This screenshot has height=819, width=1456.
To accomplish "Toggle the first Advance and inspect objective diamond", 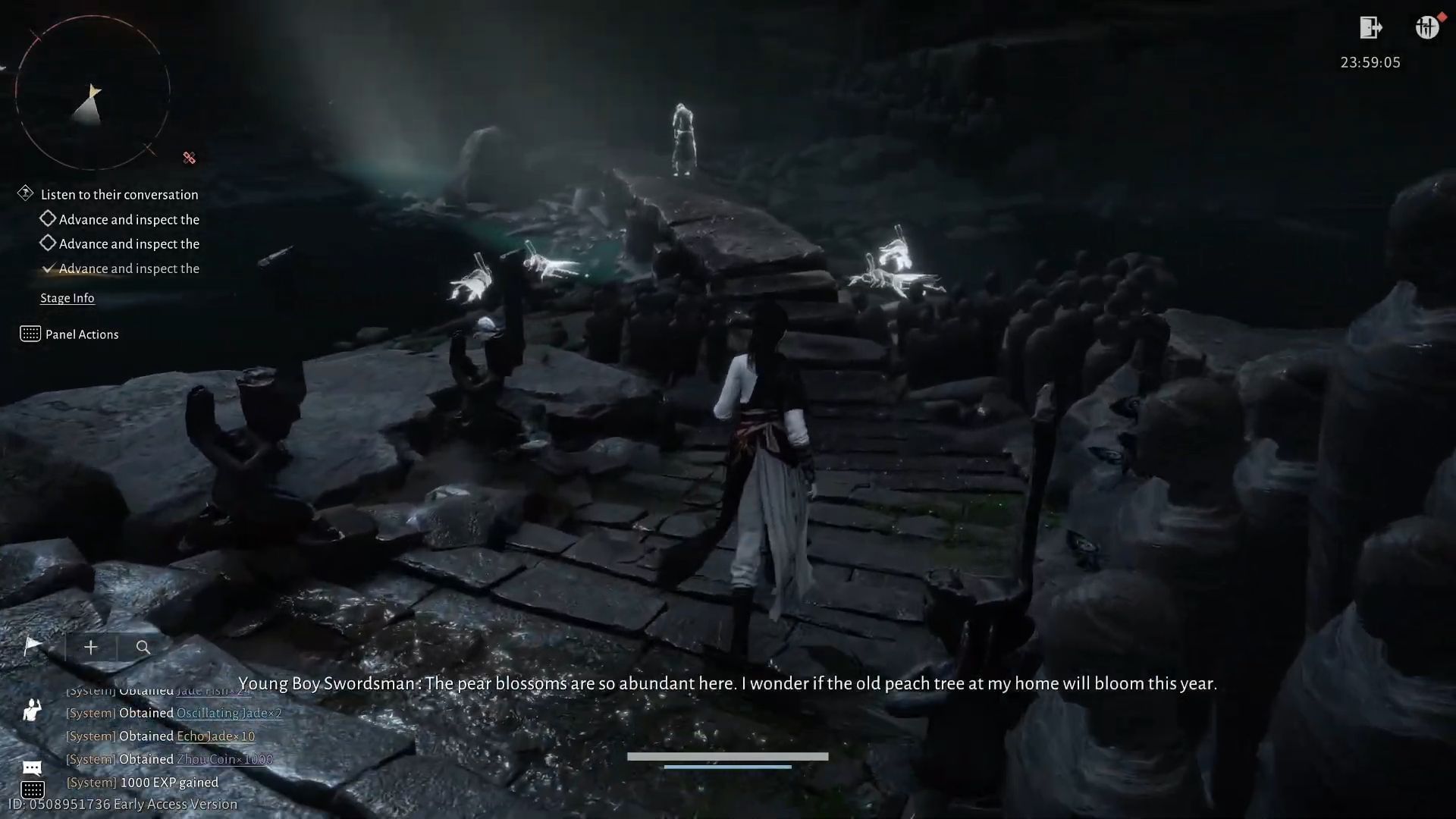I will coord(48,218).
